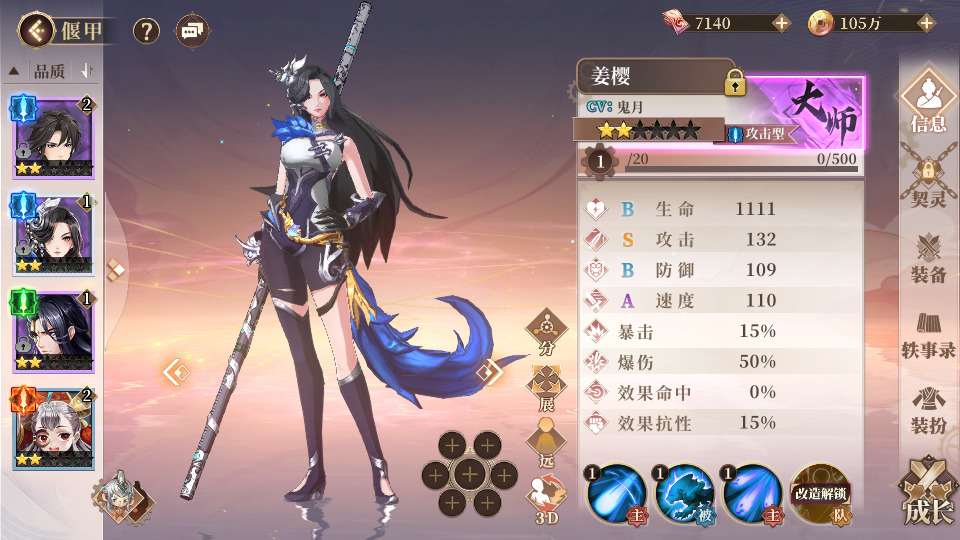Open the question mark help button
The height and width of the screenshot is (540, 960).
pos(147,31)
